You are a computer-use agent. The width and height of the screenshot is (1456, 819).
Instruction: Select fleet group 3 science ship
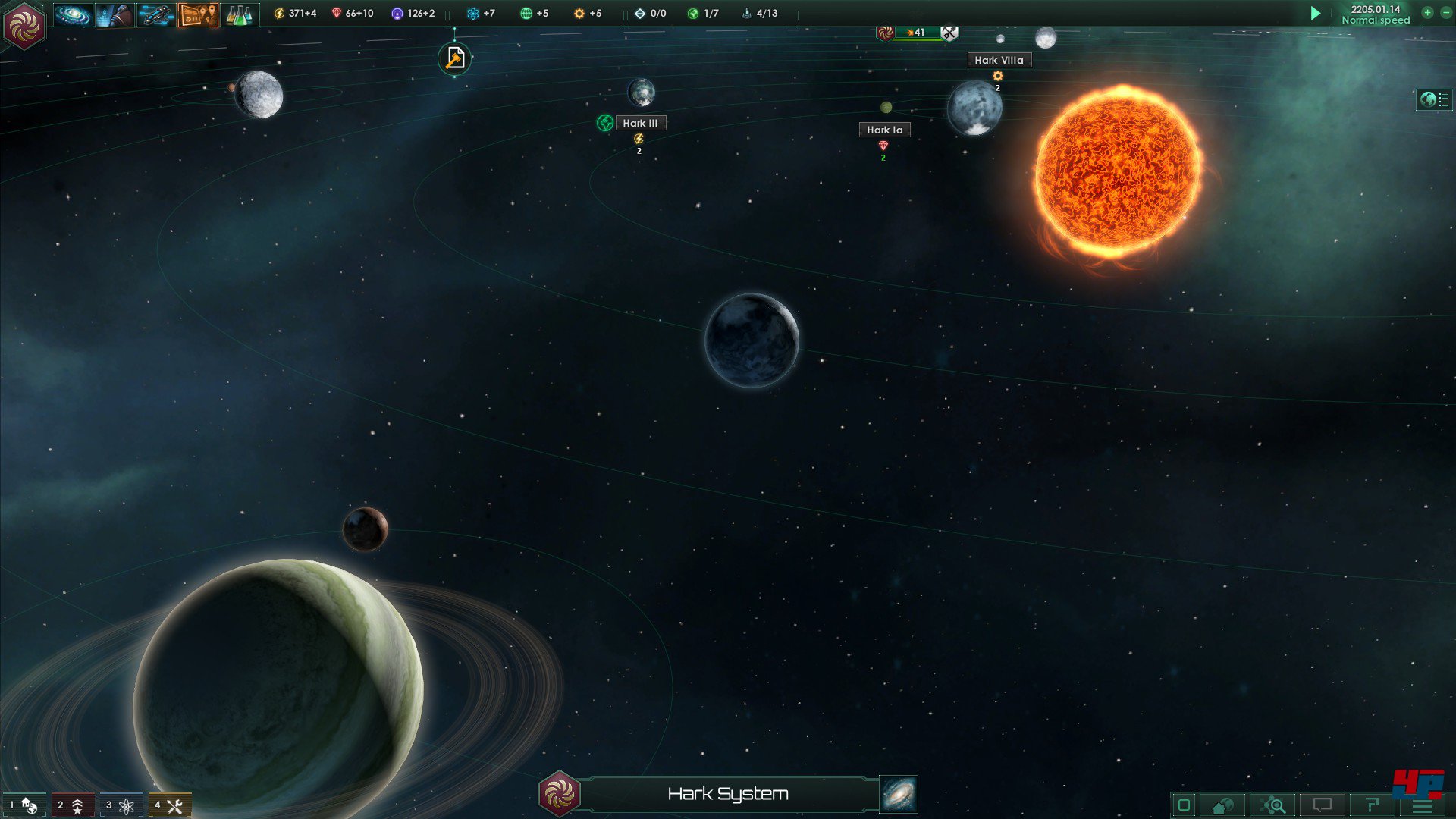(120, 805)
